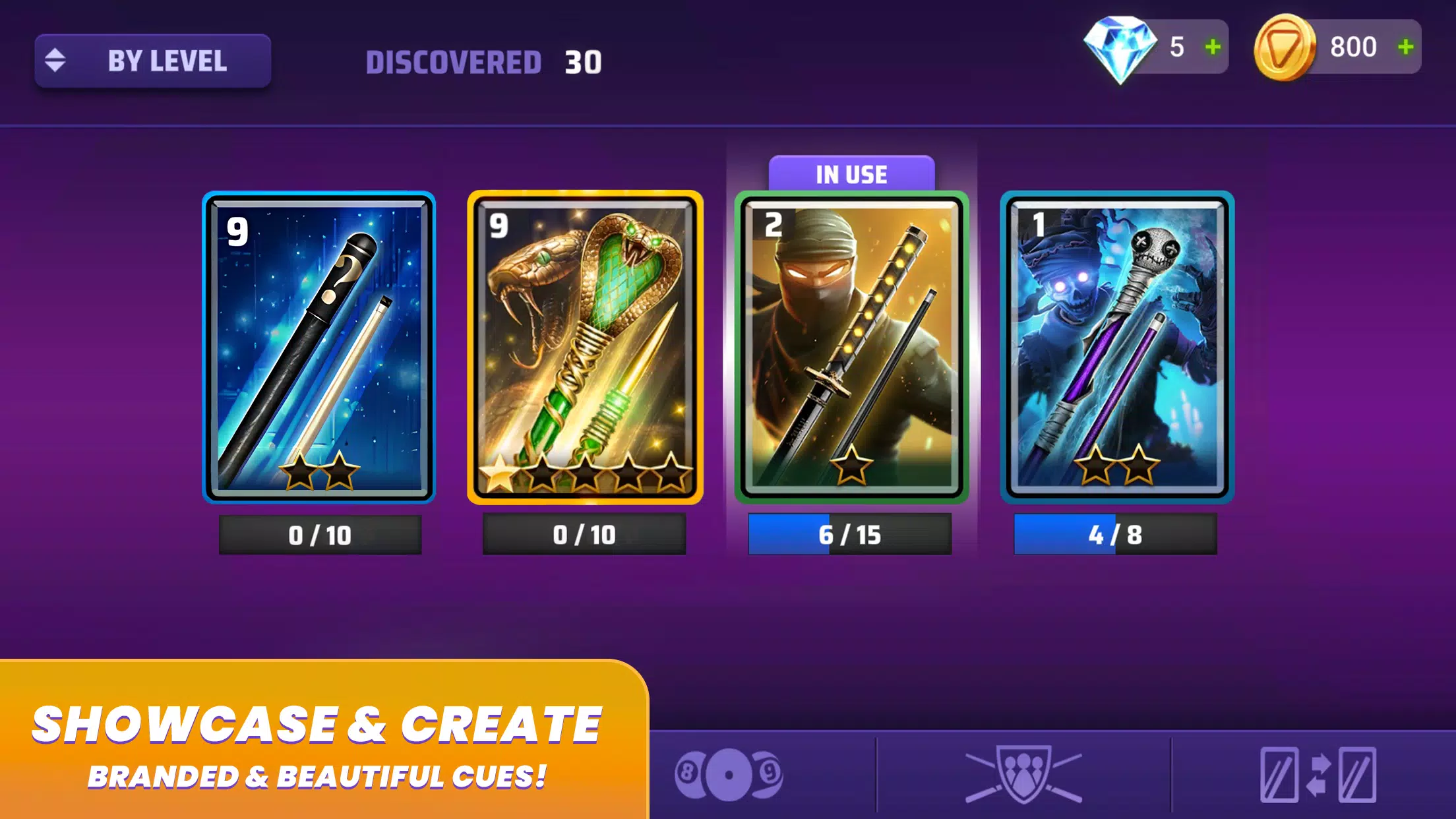Viewport: 1456px width, 819px height.
Task: Open the card trade tab
Action: pyautogui.click(x=1318, y=775)
